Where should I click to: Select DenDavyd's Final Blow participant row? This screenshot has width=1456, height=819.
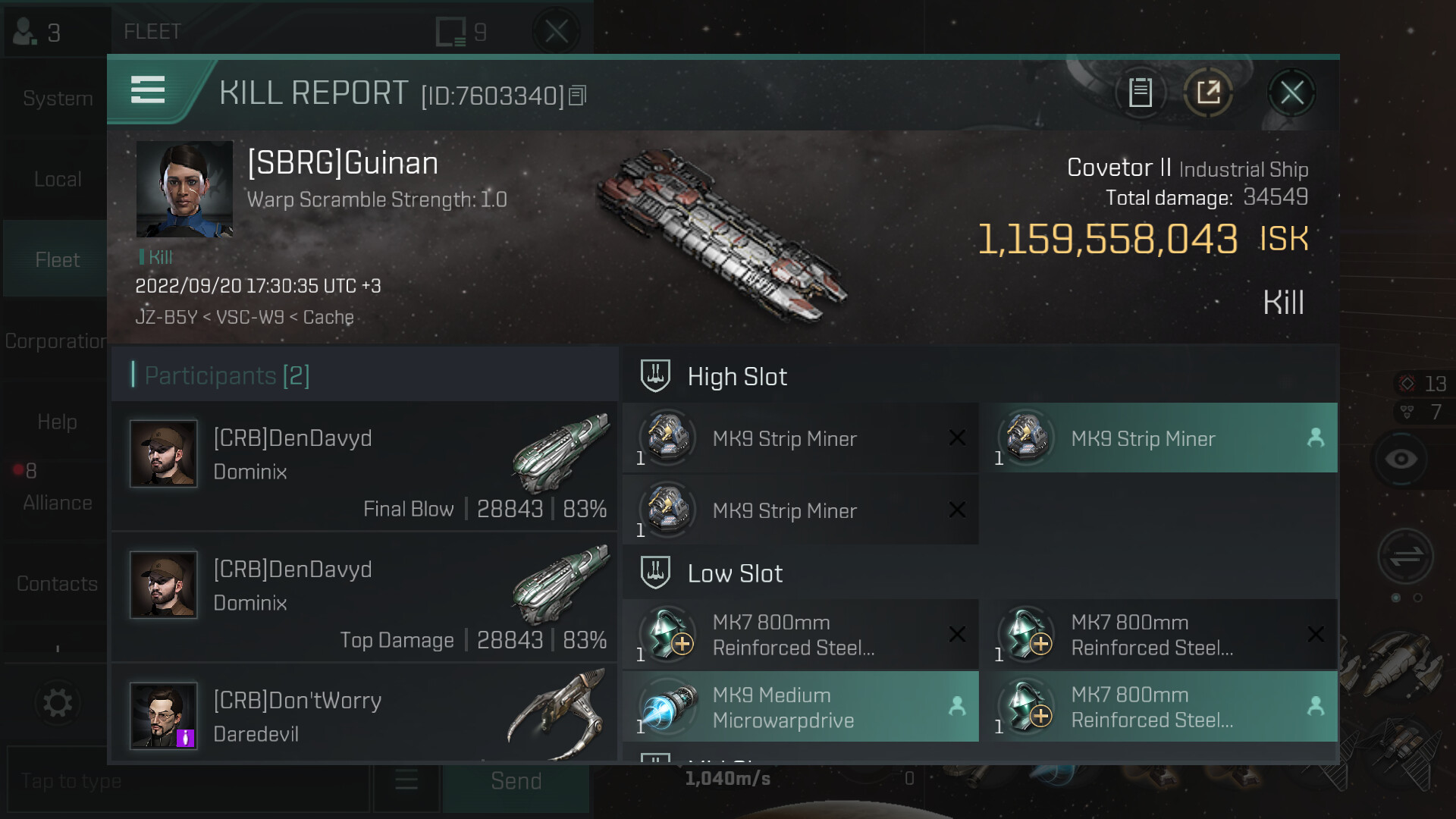(365, 467)
